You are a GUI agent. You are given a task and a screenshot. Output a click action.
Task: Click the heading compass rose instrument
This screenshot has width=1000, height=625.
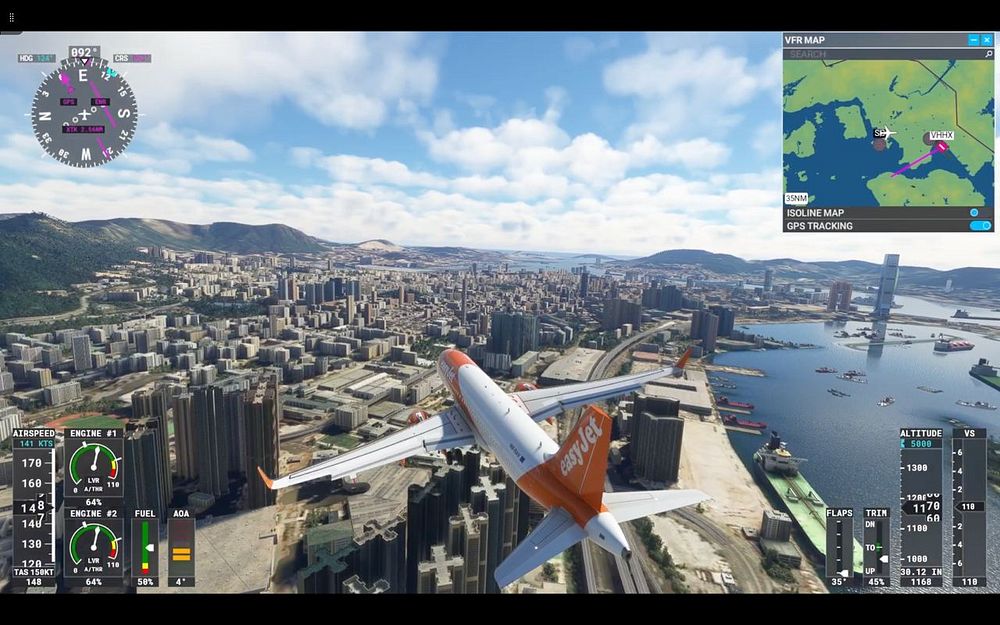click(83, 110)
